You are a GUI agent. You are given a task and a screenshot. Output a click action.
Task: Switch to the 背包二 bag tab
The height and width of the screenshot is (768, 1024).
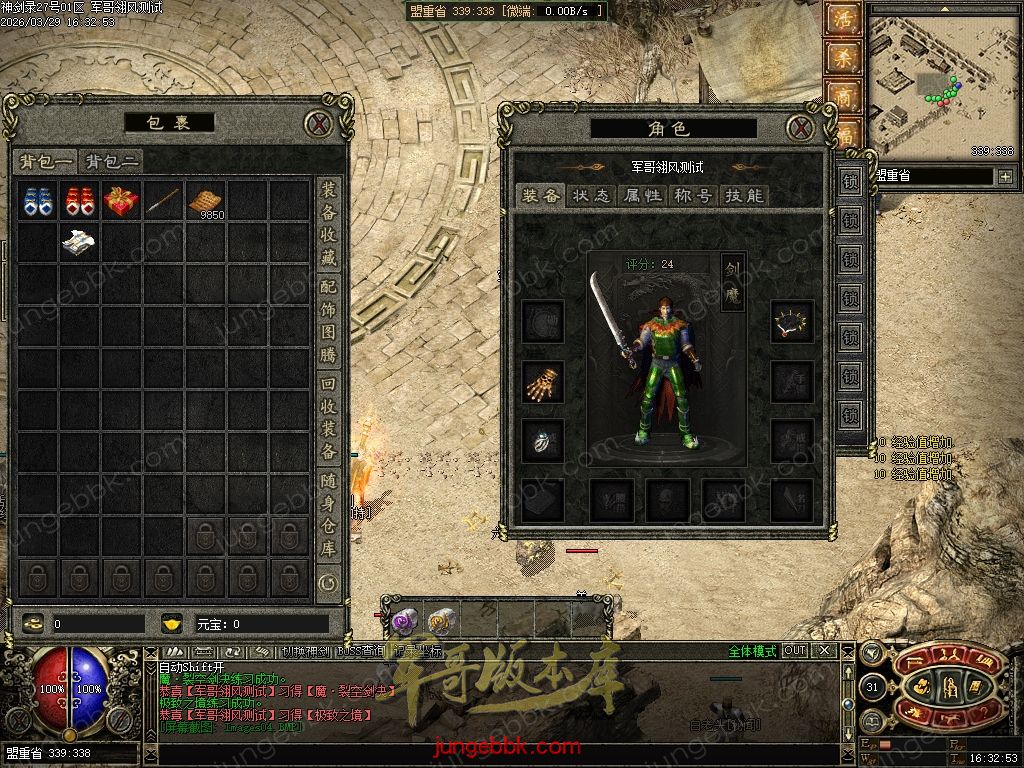[110, 161]
